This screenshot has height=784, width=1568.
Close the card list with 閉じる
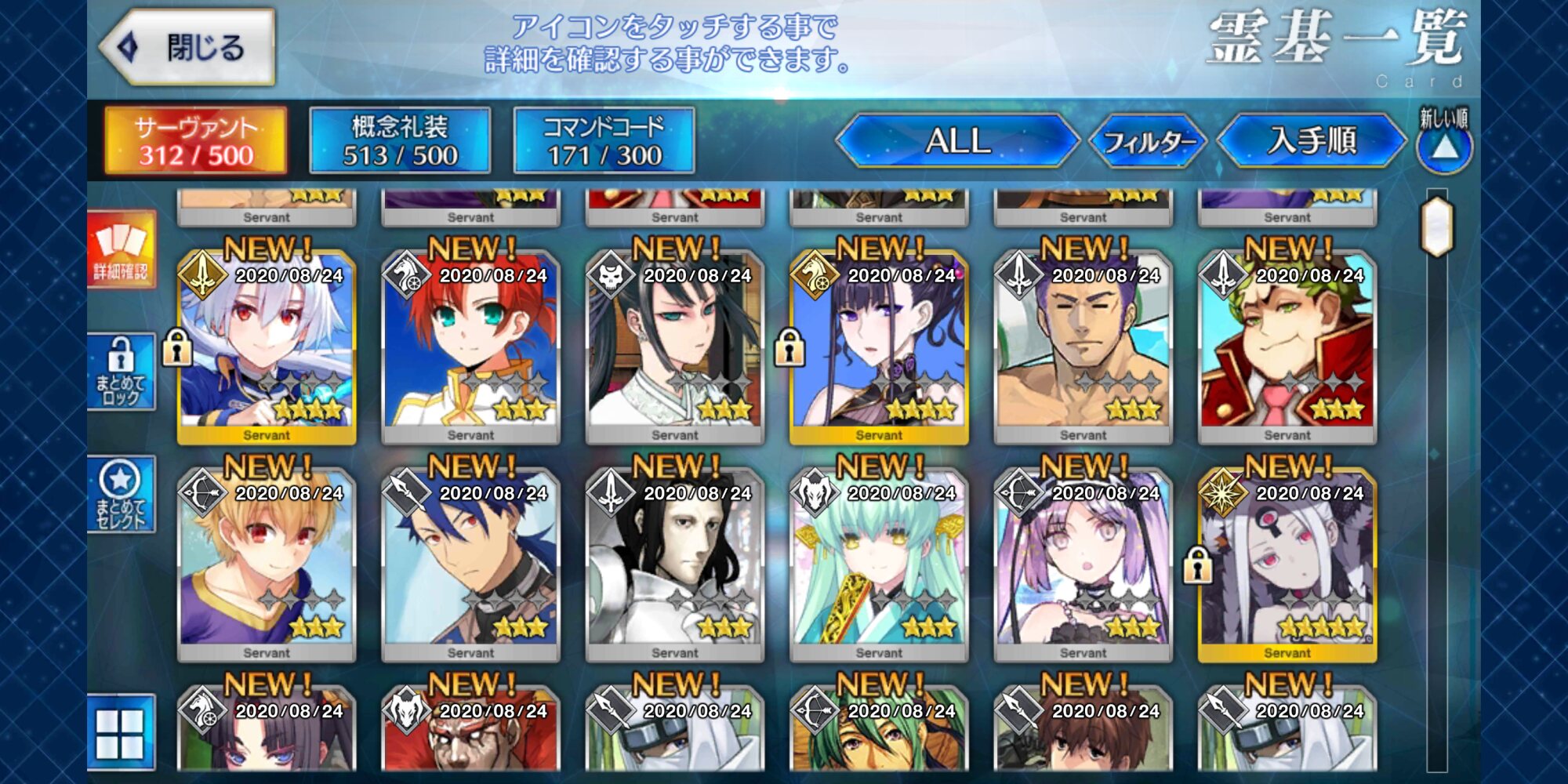188,47
